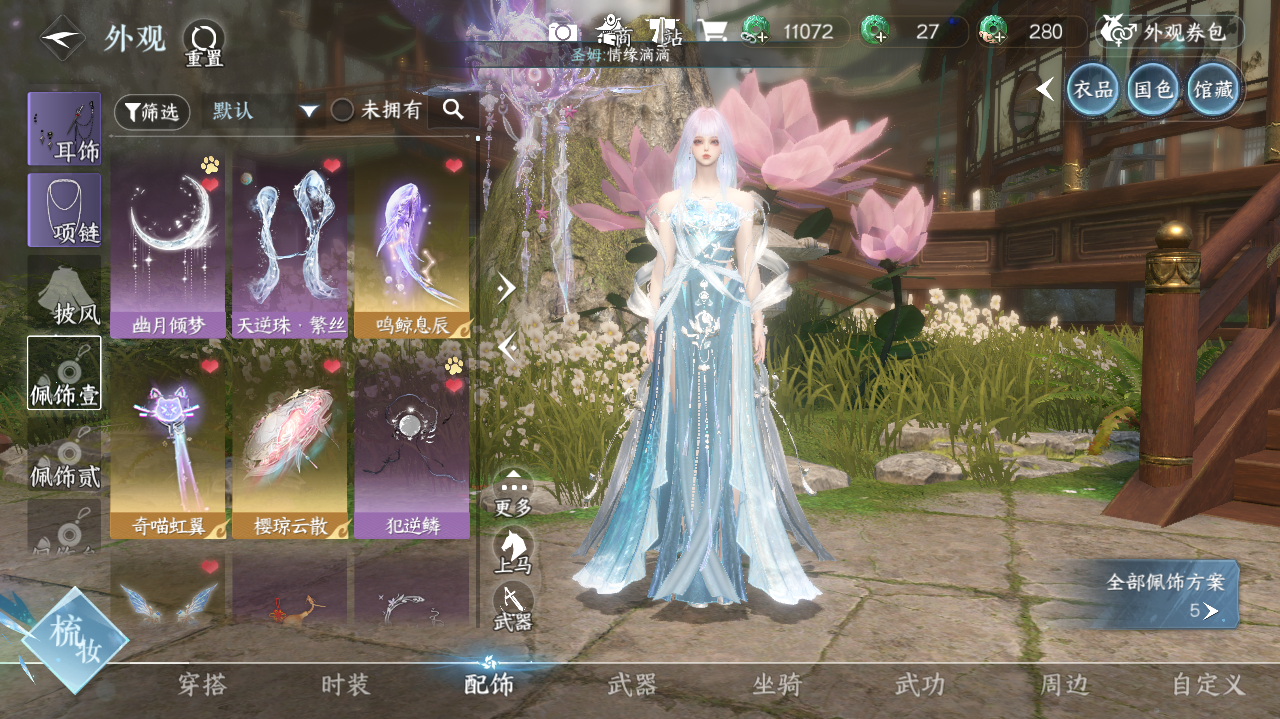The width and height of the screenshot is (1280, 719).
Task: Open the 外观券包 voucher pack
Action: (x=1169, y=32)
